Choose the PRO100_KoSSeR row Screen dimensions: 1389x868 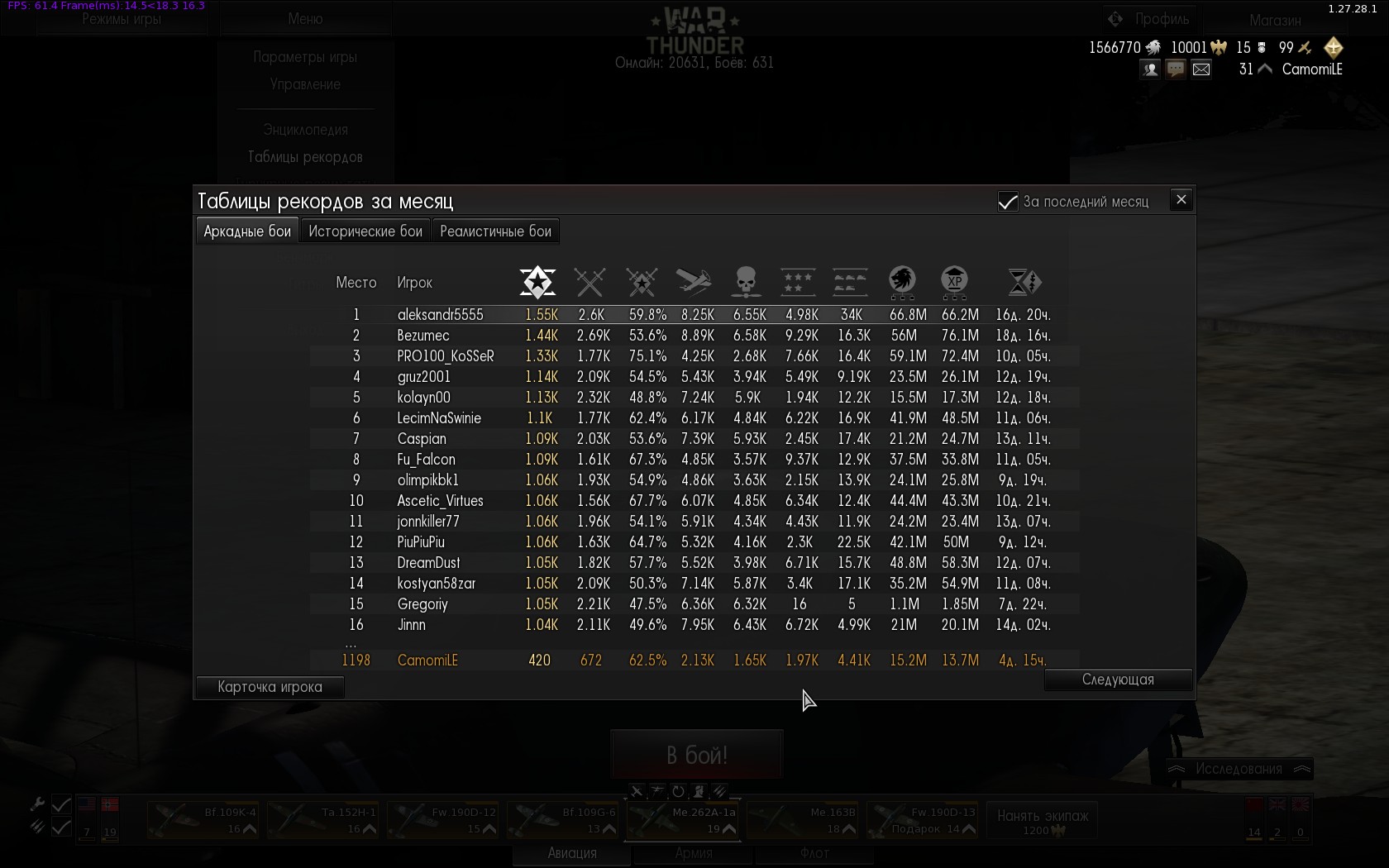pyautogui.click(x=446, y=356)
